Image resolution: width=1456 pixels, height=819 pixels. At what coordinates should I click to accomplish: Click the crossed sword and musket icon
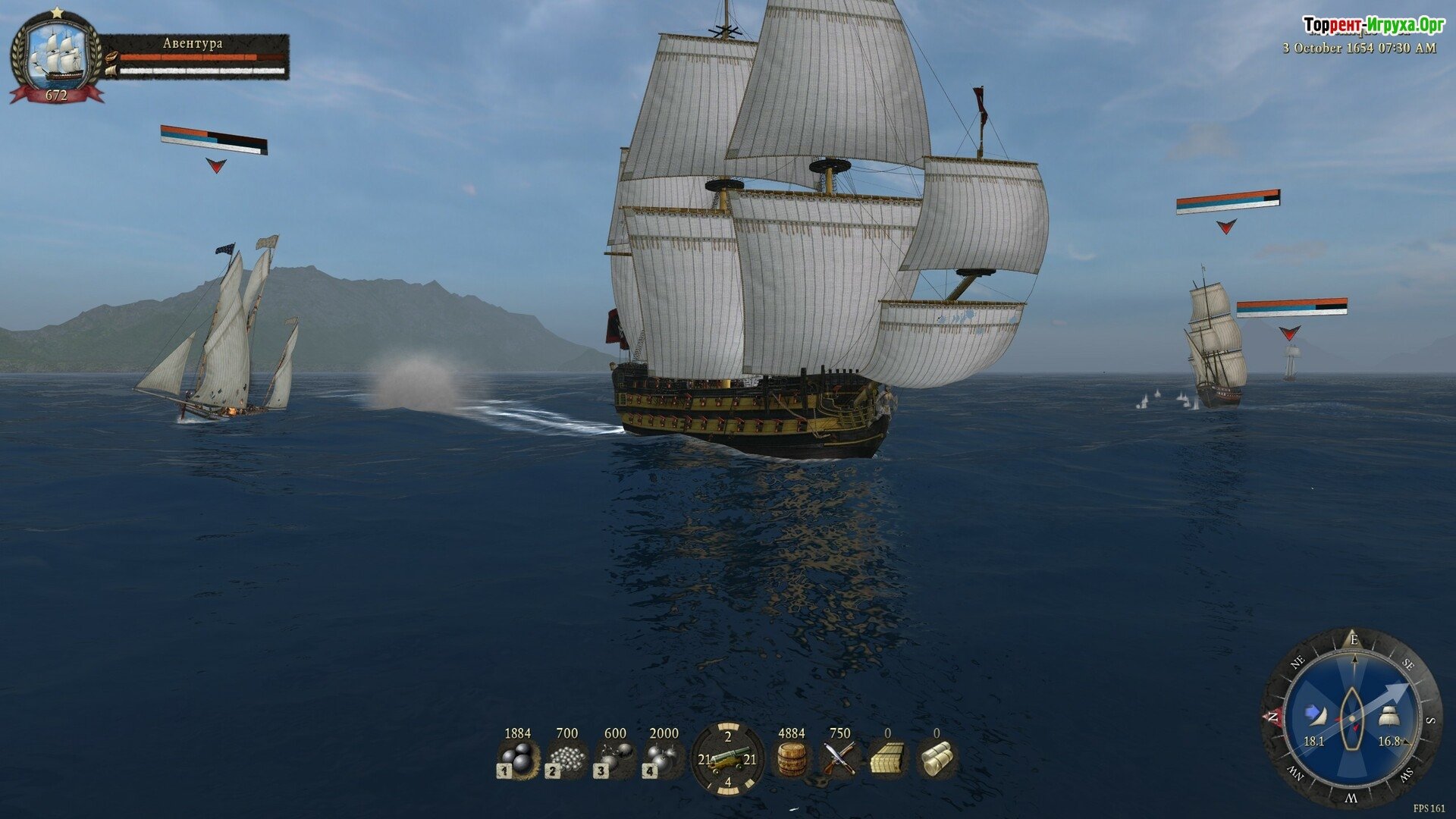(839, 758)
